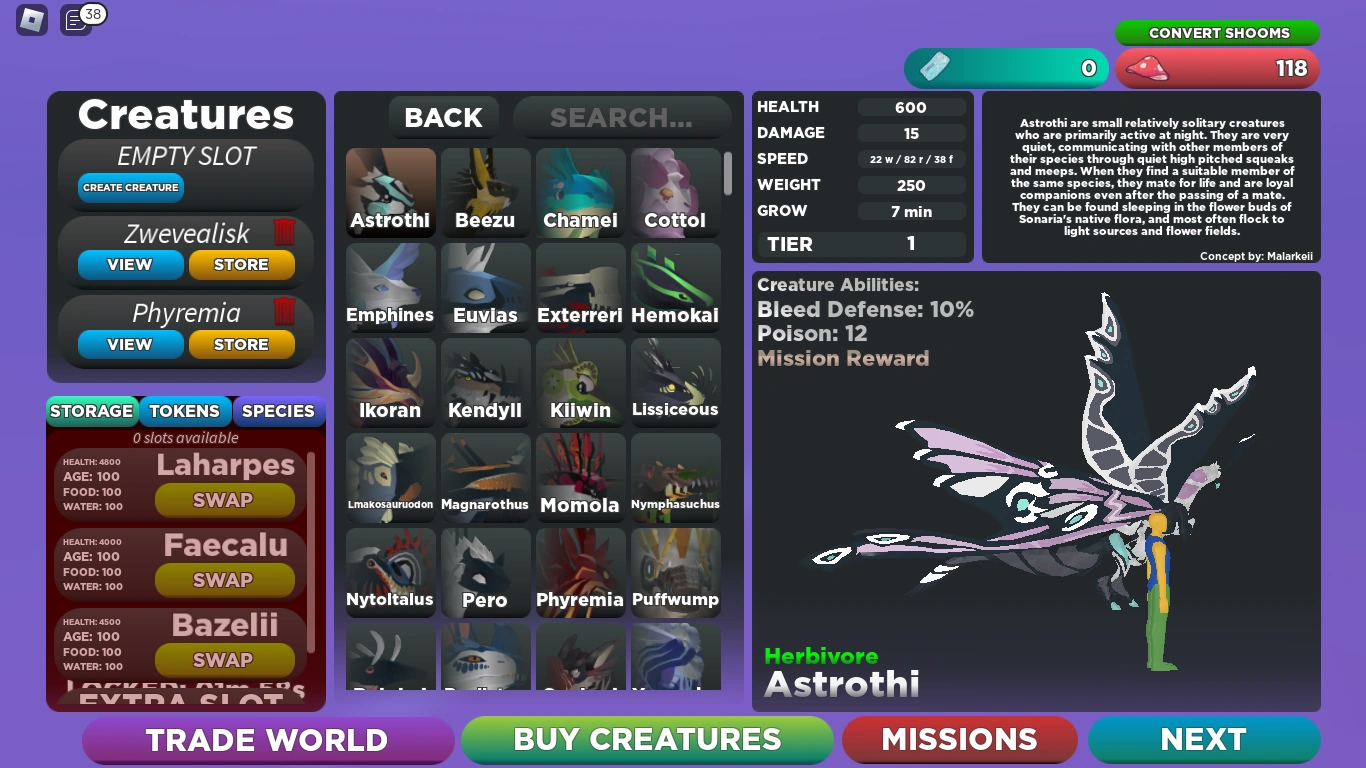Click the trash icon beside Zwevealisk
1366x768 pixels.
pos(285,231)
